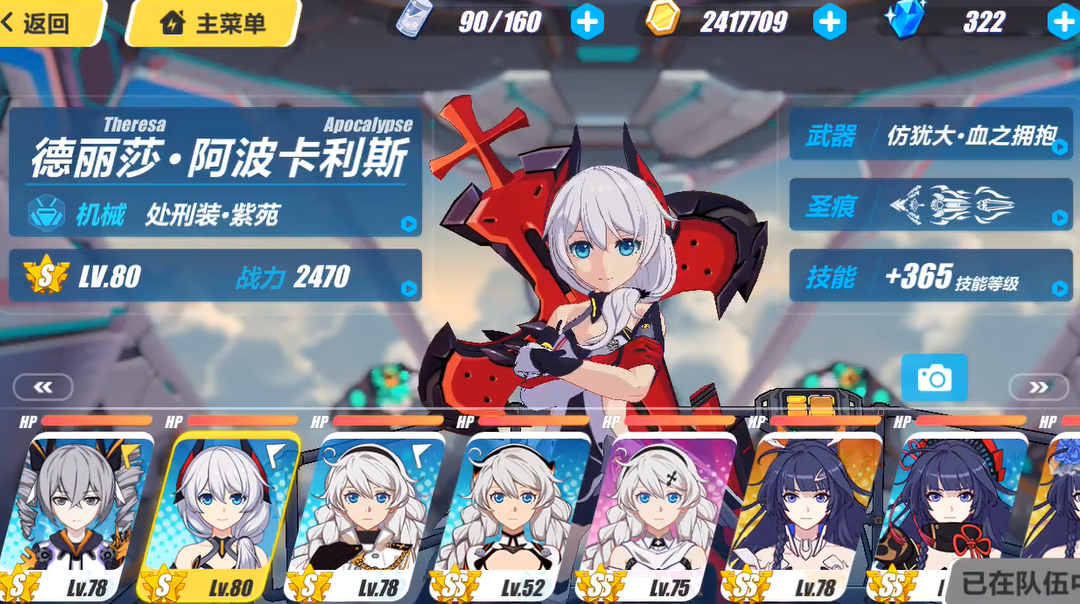Viewport: 1080px width, 604px height.
Task: Add gold coins with the plus button
Action: (x=829, y=21)
